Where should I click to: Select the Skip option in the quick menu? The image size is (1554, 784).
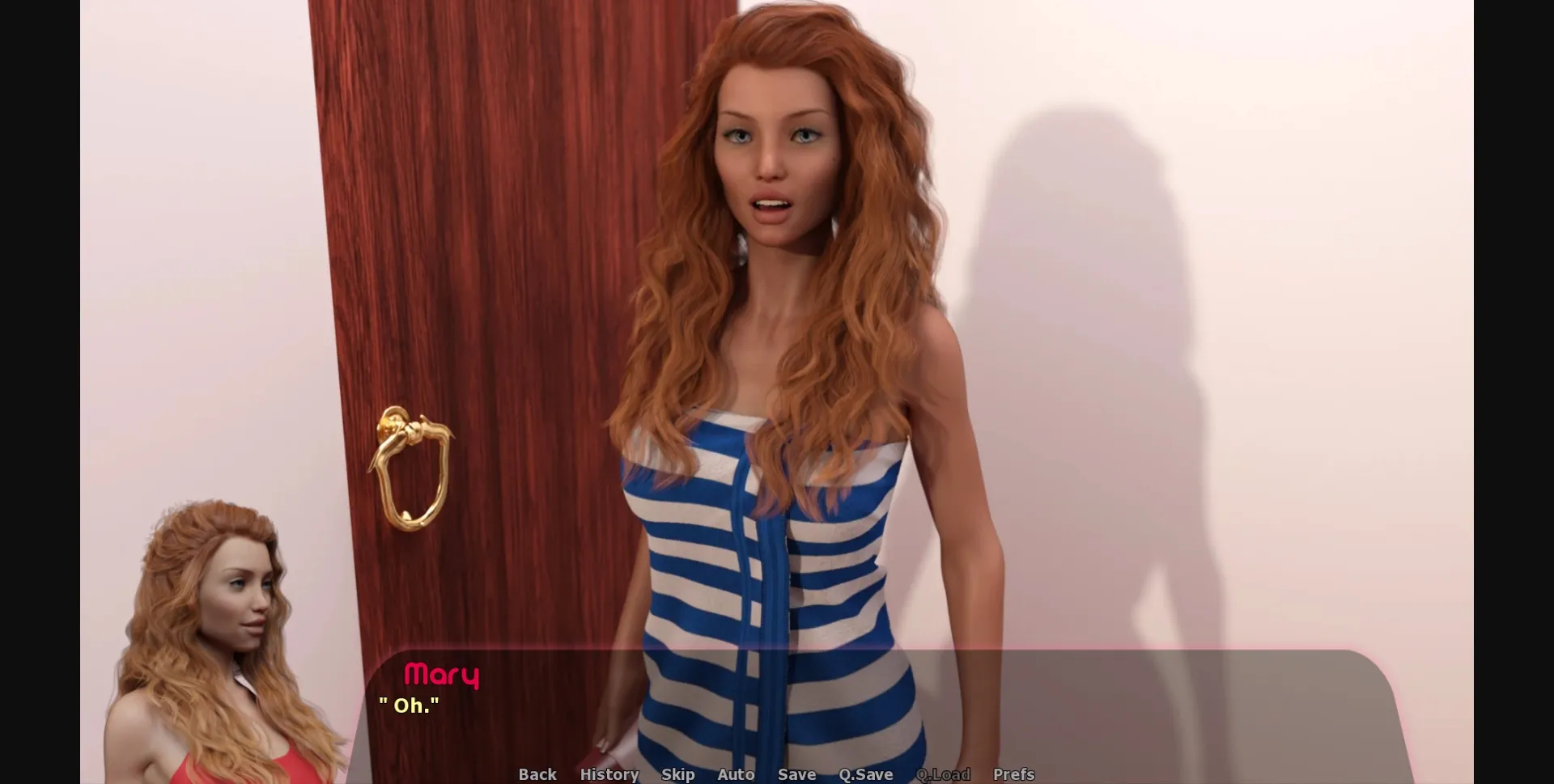pos(678,774)
